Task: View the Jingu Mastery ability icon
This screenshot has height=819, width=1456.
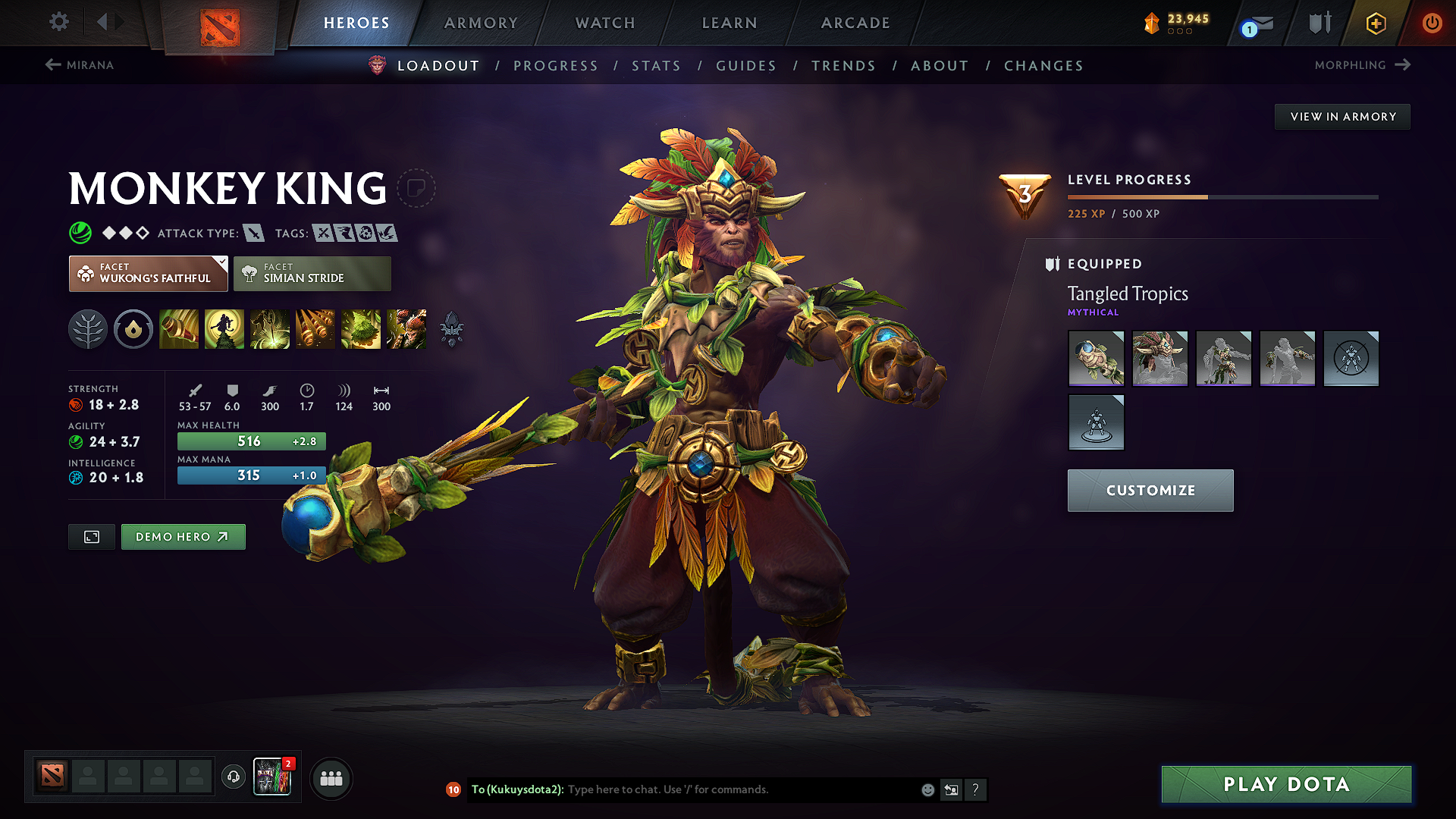Action: (x=315, y=328)
